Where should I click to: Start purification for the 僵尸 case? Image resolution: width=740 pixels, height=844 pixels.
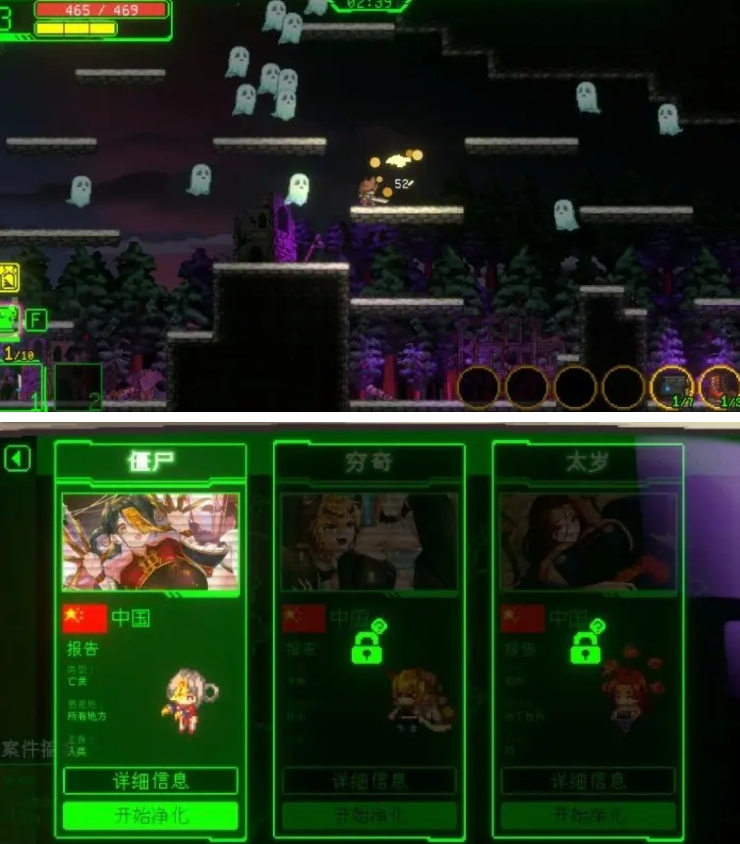point(150,816)
